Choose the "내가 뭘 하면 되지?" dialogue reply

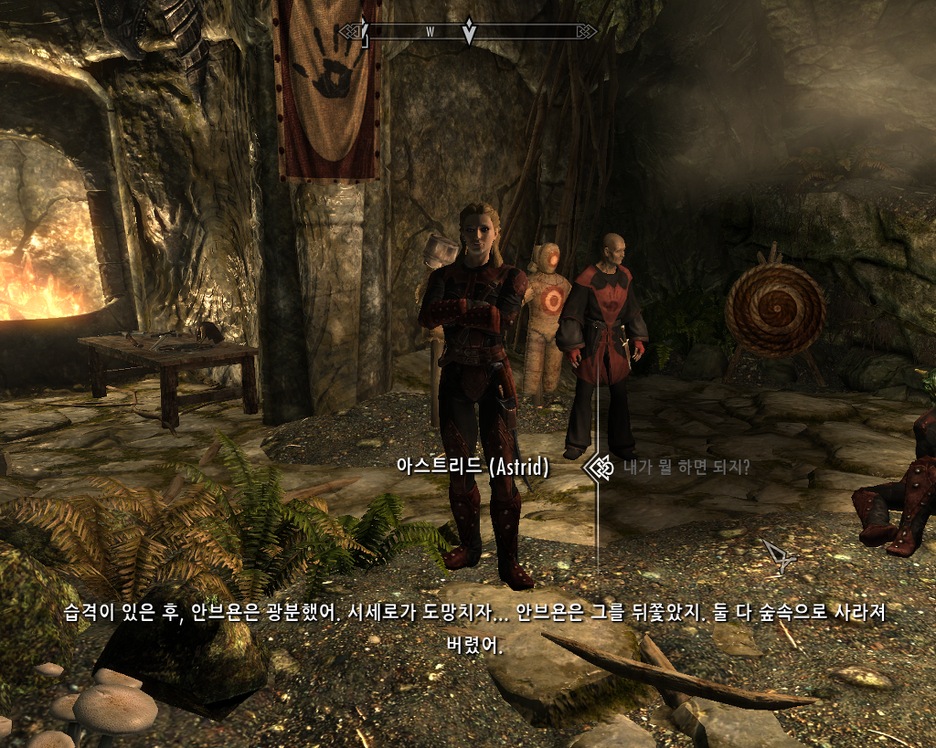[686, 467]
